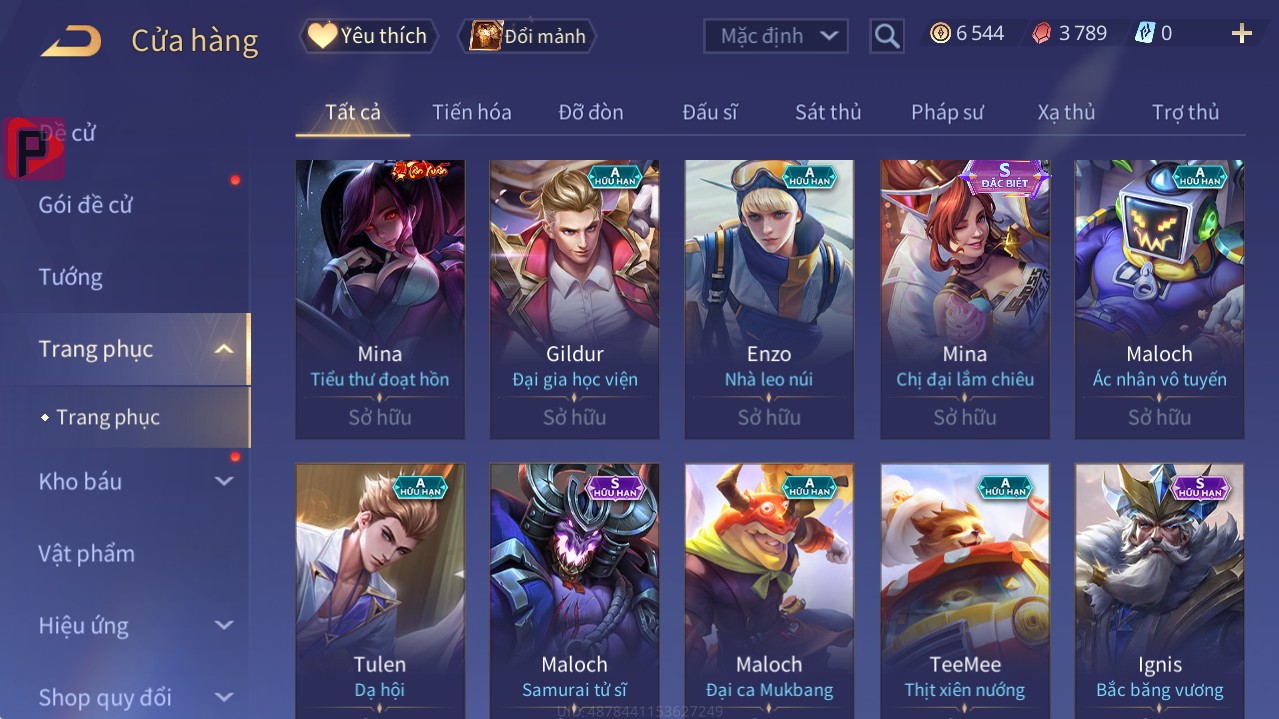Choose the Enzo Nhà leo núi skin
The image size is (1279, 719).
click(x=769, y=299)
